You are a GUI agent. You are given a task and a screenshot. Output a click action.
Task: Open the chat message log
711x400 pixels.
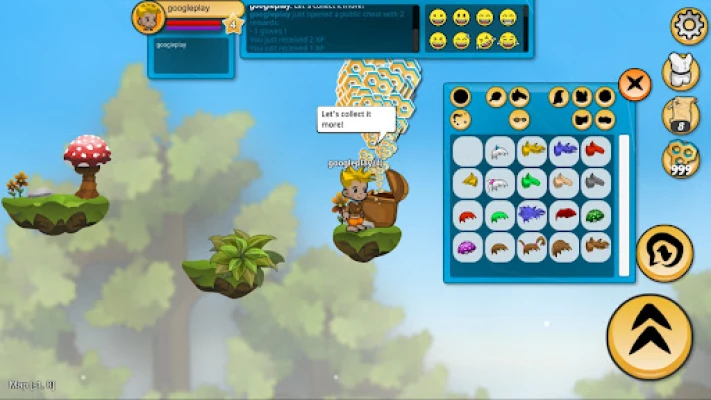pos(330,28)
